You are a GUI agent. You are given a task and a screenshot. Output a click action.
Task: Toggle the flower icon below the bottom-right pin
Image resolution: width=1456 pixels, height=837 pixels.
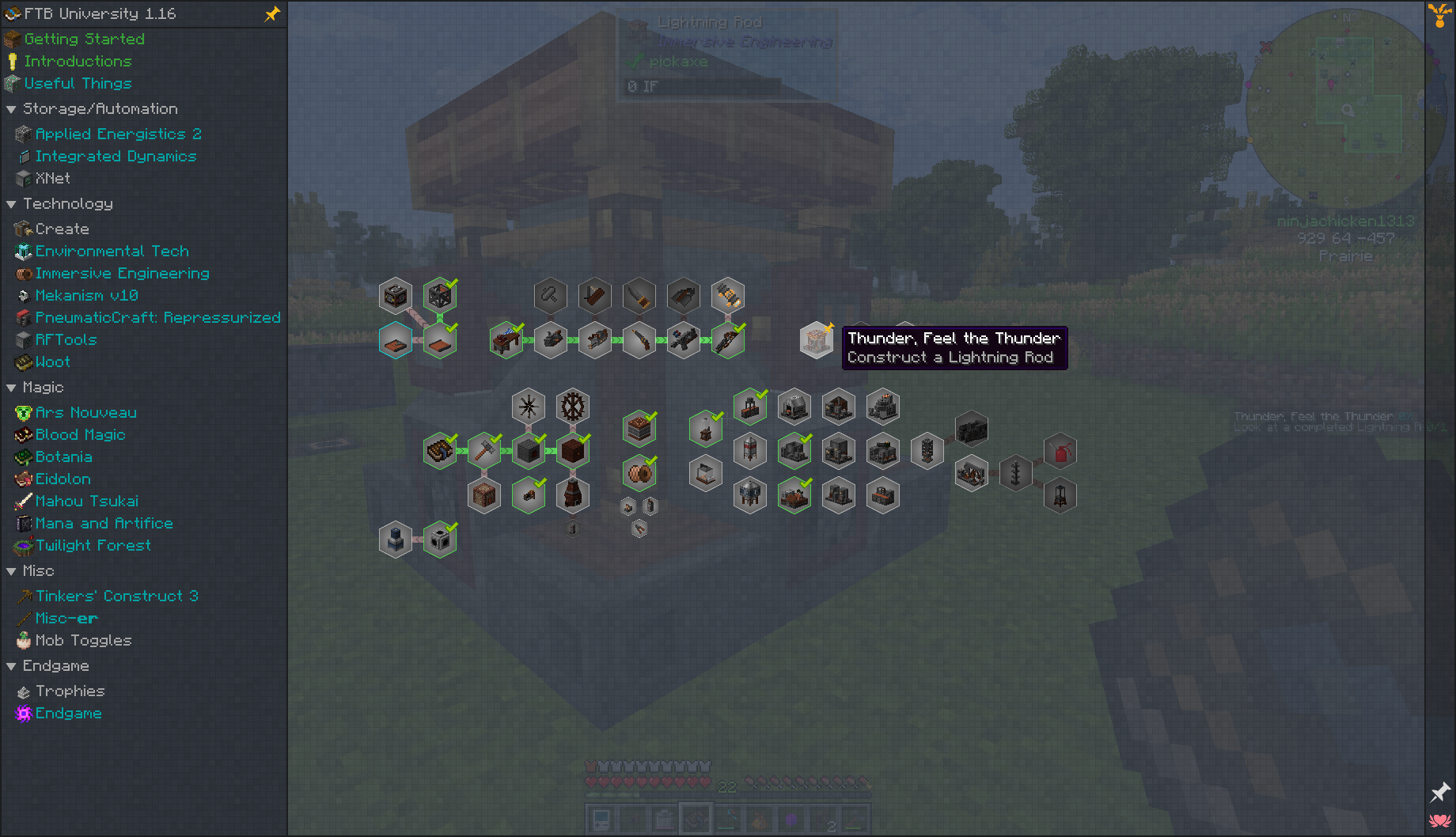click(1439, 823)
